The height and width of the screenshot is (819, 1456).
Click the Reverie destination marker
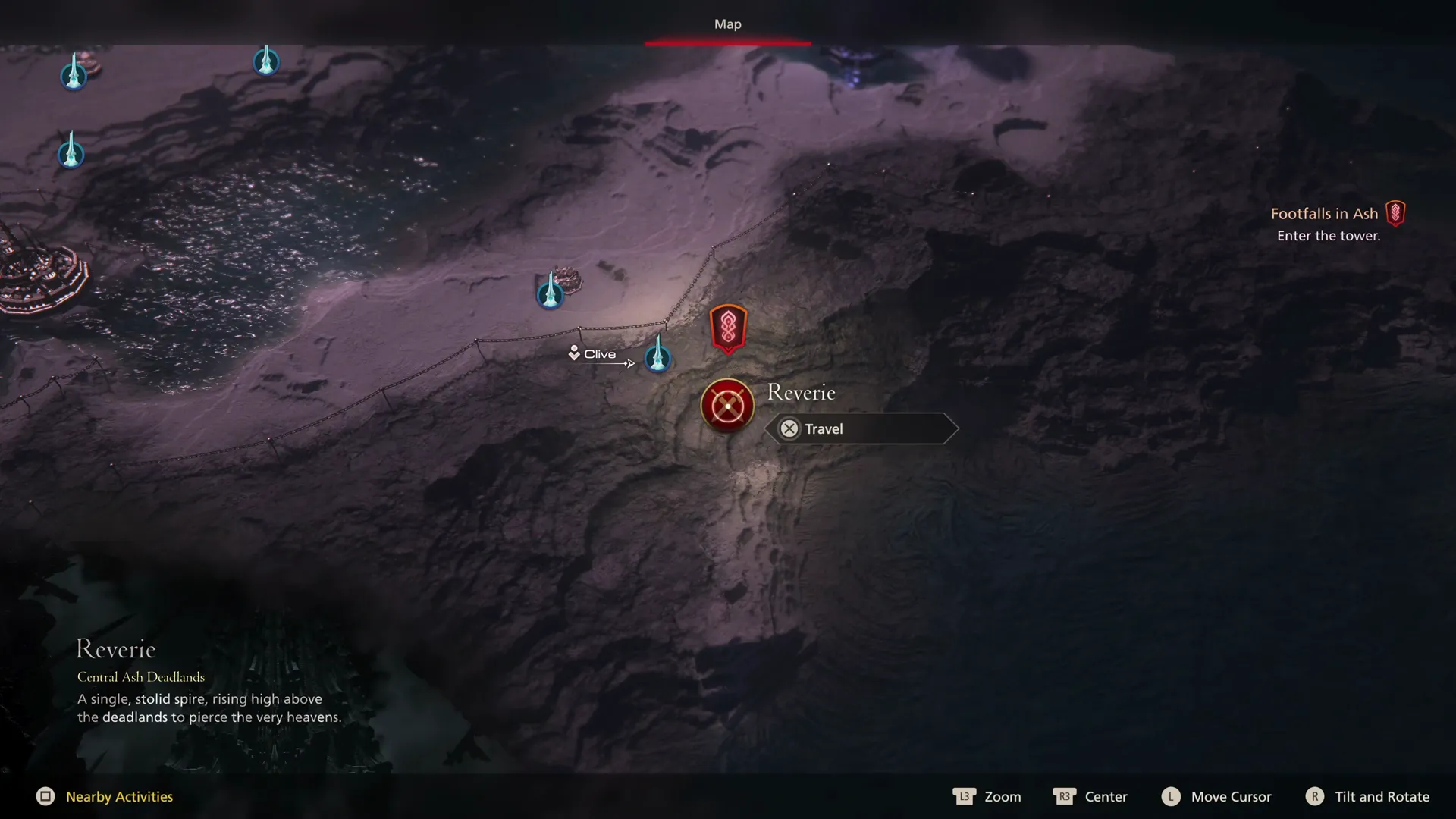[x=726, y=406]
